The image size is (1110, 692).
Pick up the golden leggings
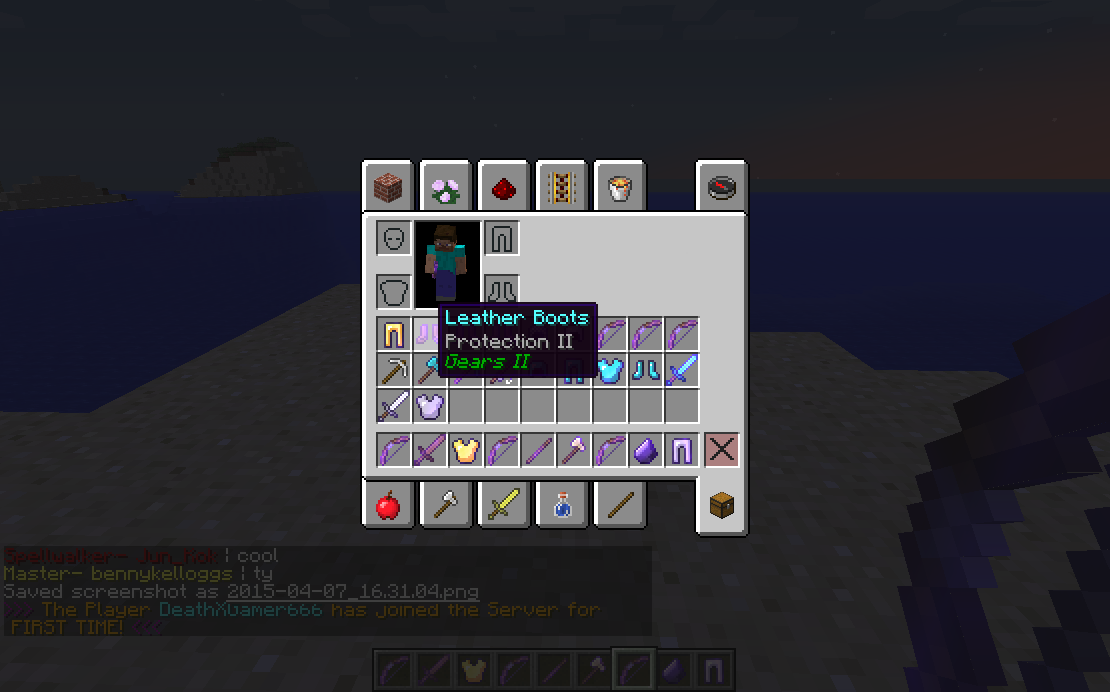click(394, 334)
